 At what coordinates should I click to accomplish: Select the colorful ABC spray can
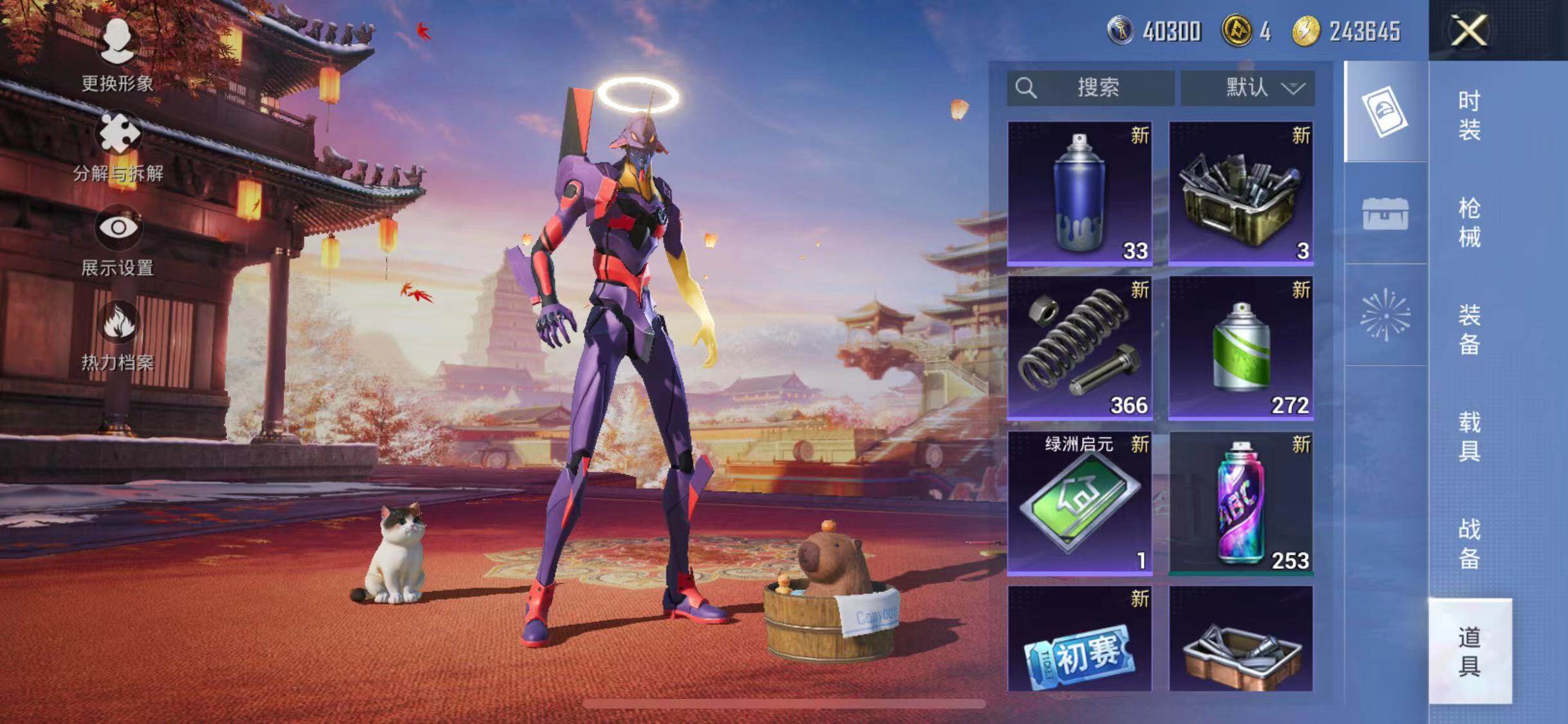[x=1240, y=503]
